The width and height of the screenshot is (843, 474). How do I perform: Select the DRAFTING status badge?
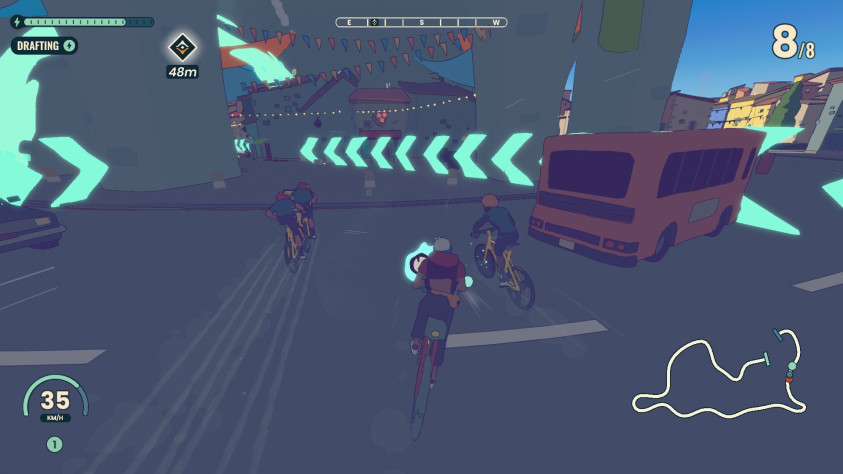(x=44, y=45)
